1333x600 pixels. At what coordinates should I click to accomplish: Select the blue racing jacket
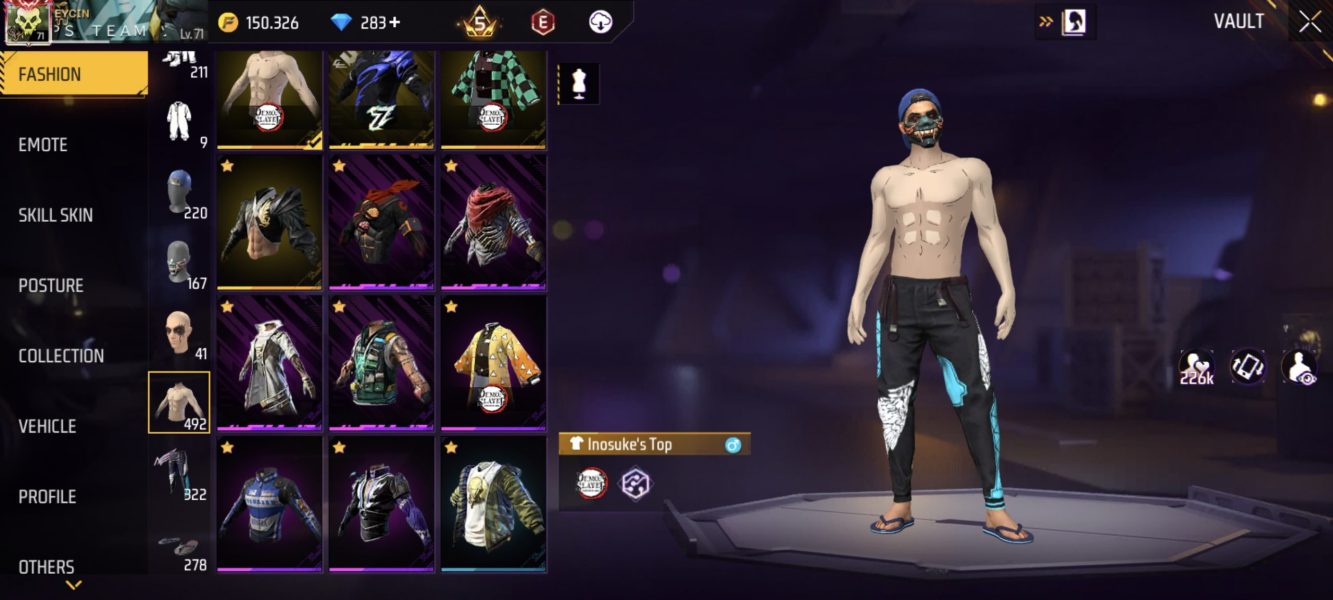click(269, 502)
